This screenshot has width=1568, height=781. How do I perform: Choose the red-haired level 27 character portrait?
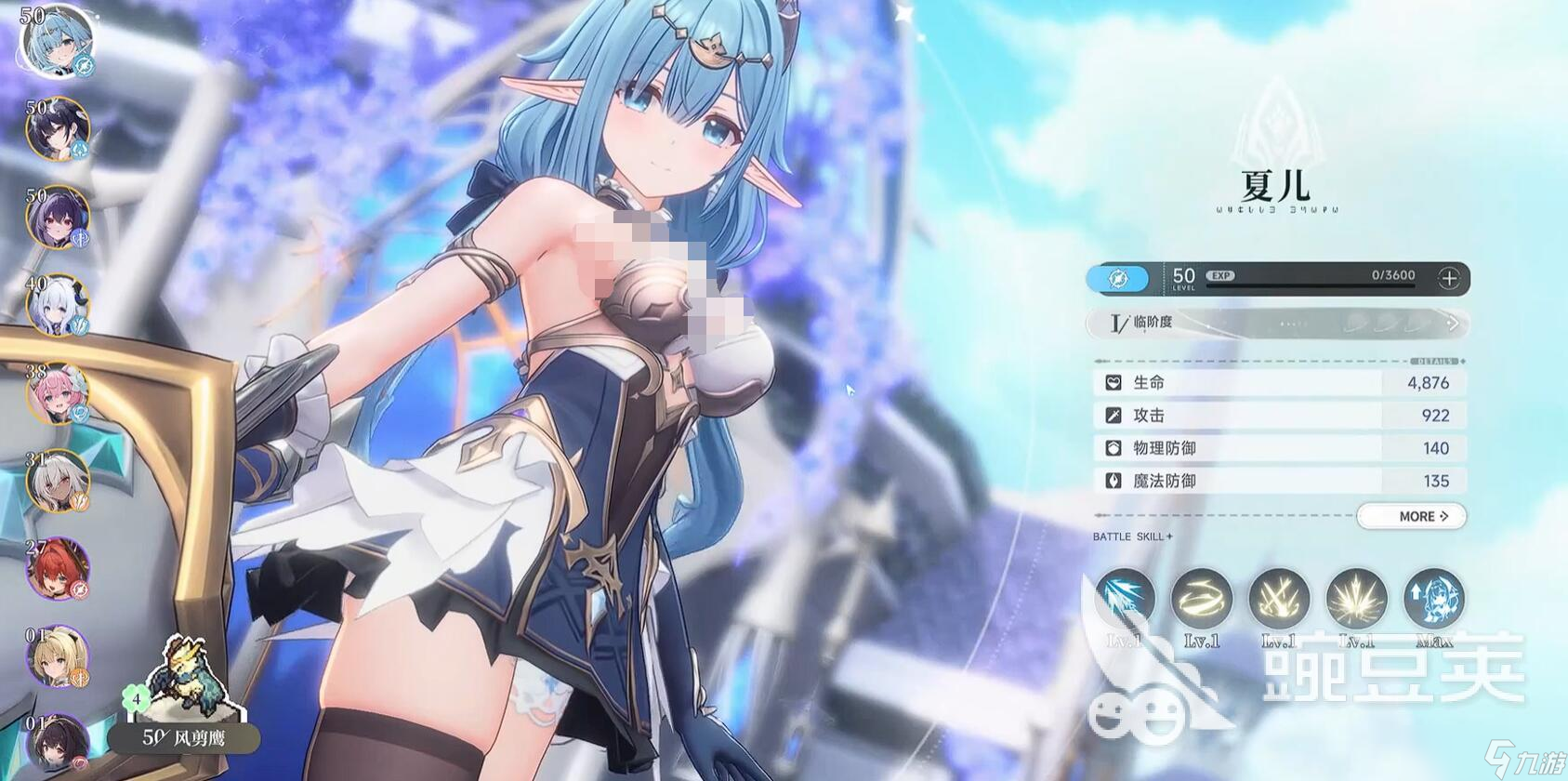coord(58,568)
